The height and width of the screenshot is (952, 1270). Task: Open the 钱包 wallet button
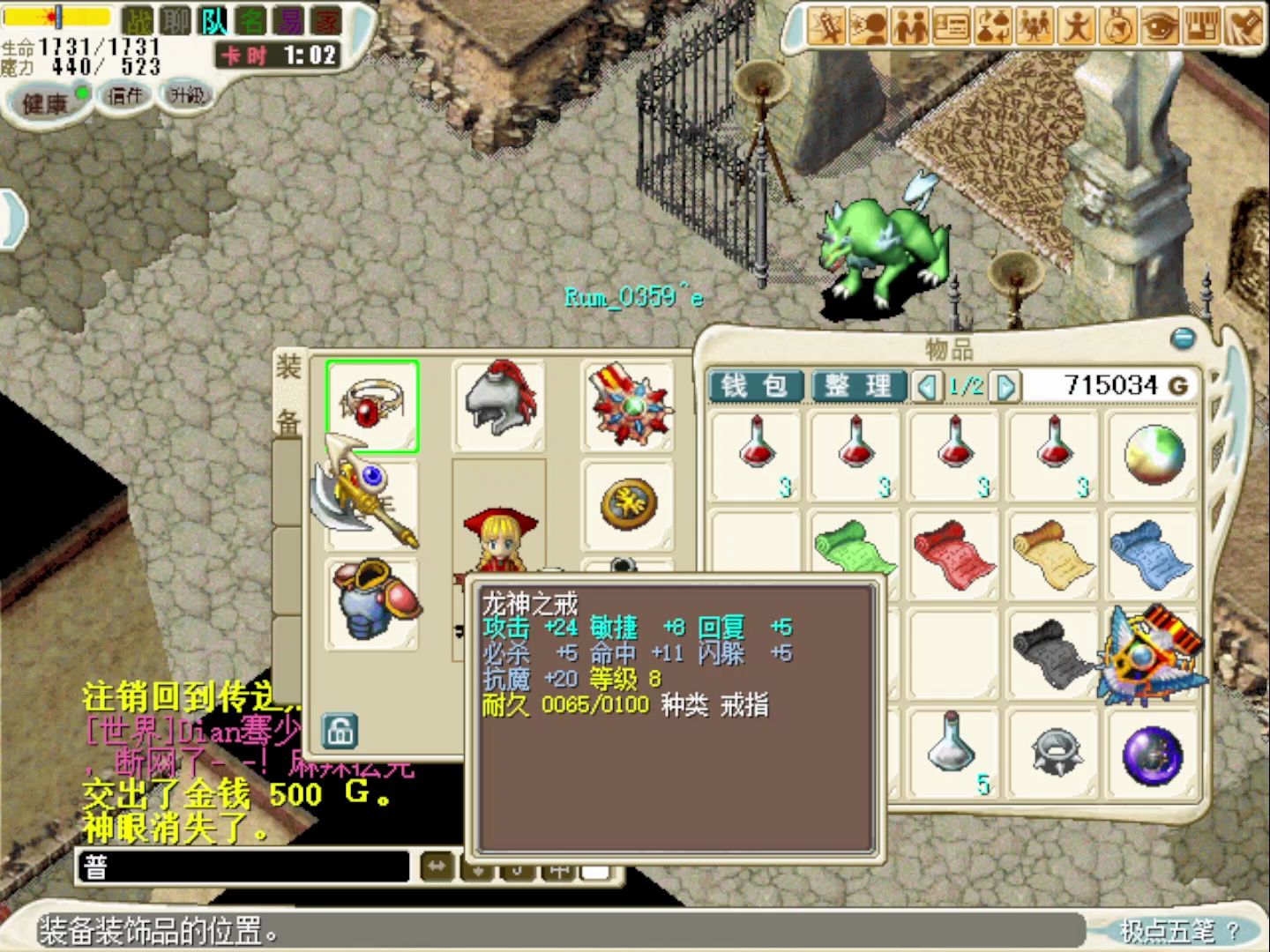(x=755, y=386)
